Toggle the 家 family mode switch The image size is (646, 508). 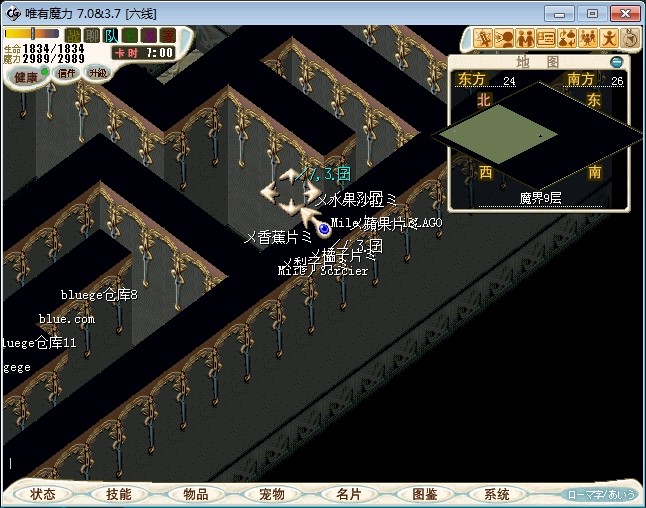165,35
